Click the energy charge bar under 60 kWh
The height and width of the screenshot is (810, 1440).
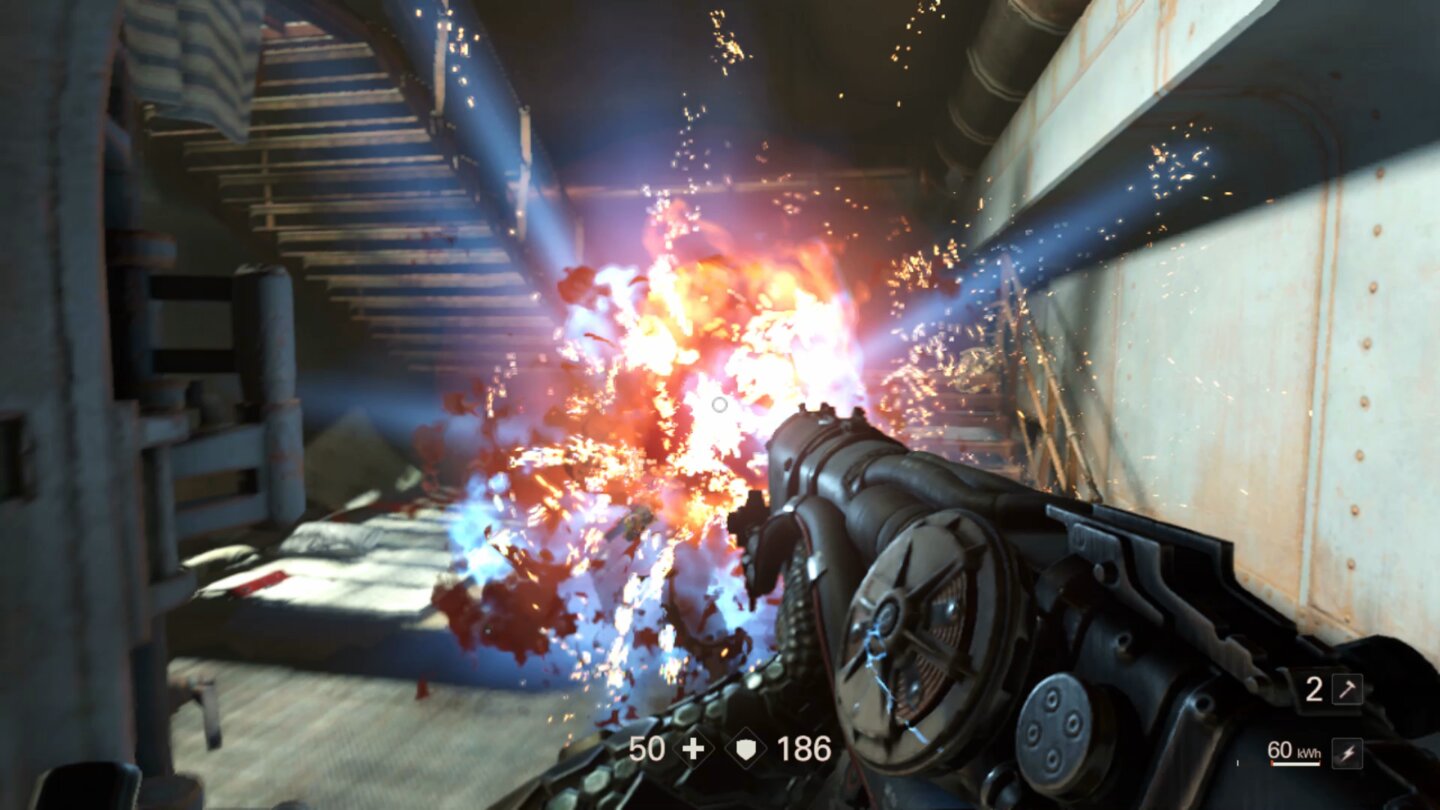click(x=1297, y=762)
